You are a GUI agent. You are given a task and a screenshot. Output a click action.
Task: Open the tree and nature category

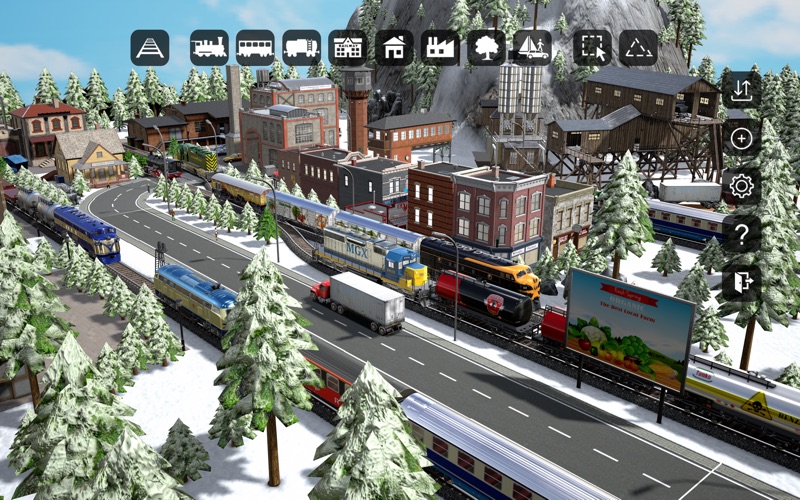486,47
